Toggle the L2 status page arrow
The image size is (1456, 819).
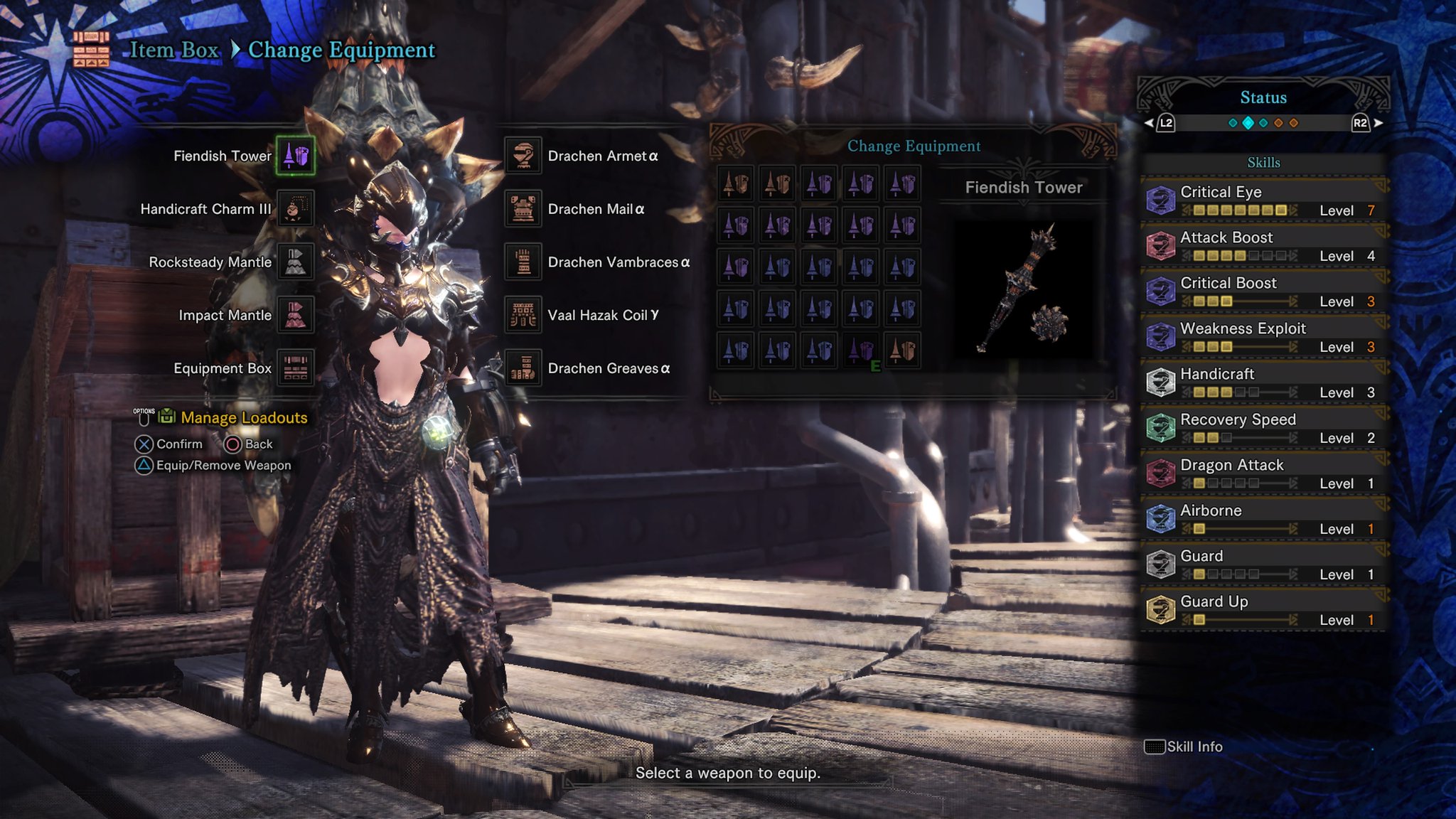[x=1161, y=121]
